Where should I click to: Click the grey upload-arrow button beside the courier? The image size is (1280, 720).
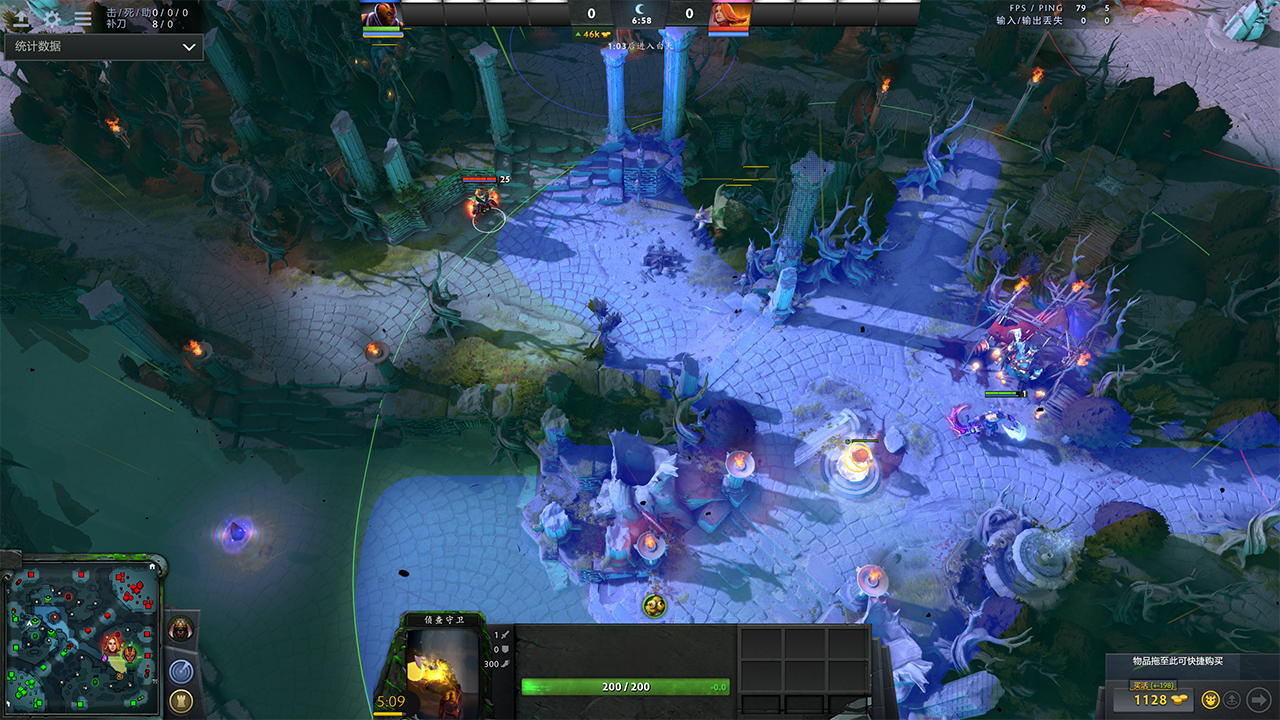click(x=1233, y=699)
